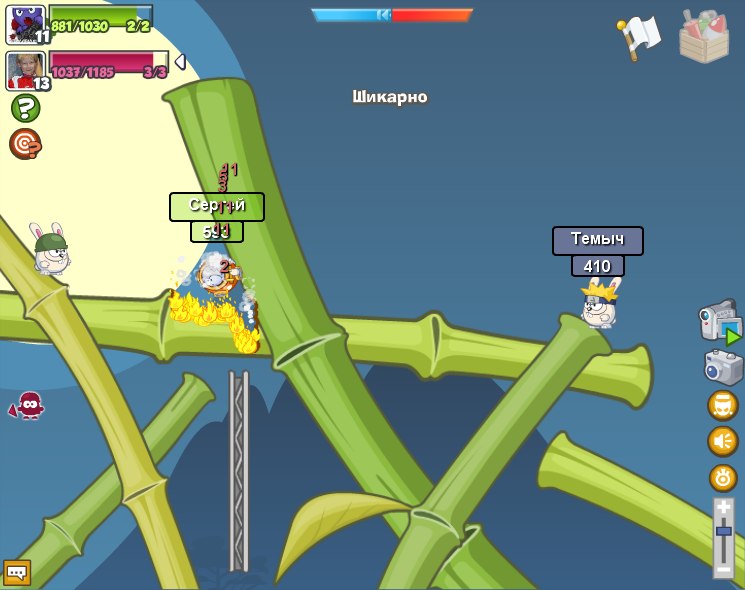Select the blond child player avatar
745x590 pixels.
tap(25, 70)
